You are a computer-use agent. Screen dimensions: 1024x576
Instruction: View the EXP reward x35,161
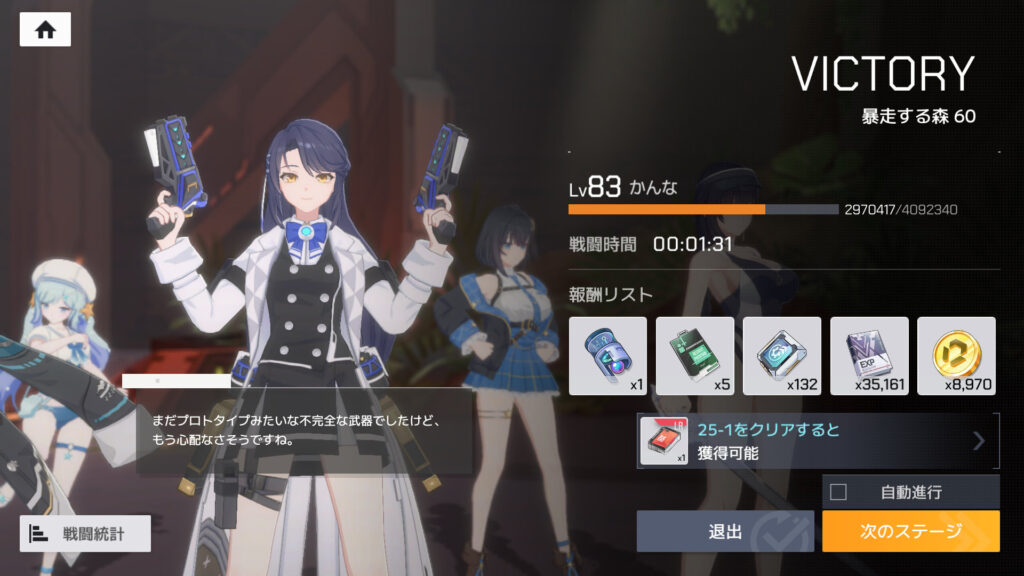(869, 356)
